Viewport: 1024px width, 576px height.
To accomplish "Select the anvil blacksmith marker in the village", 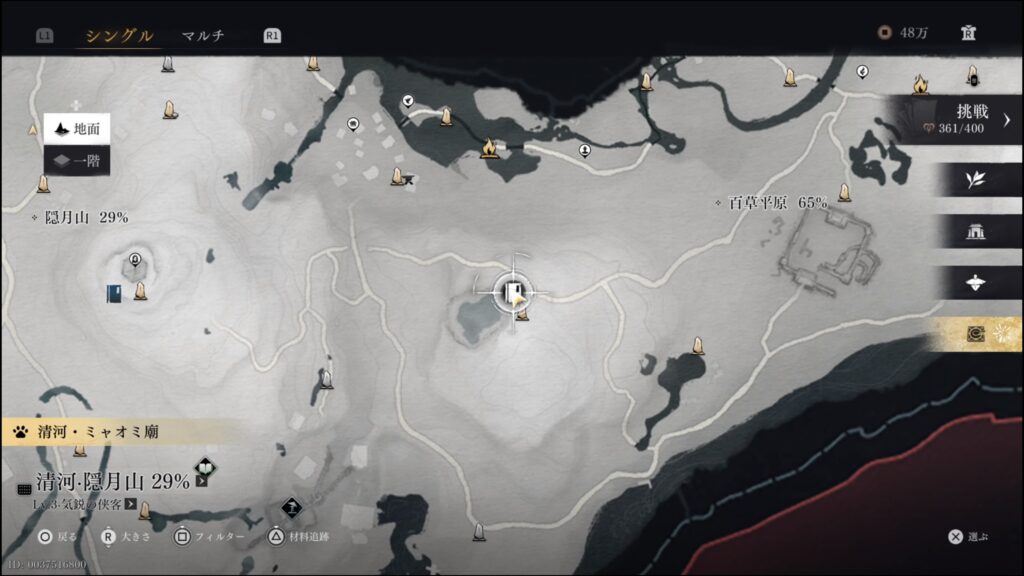I will [x=409, y=181].
